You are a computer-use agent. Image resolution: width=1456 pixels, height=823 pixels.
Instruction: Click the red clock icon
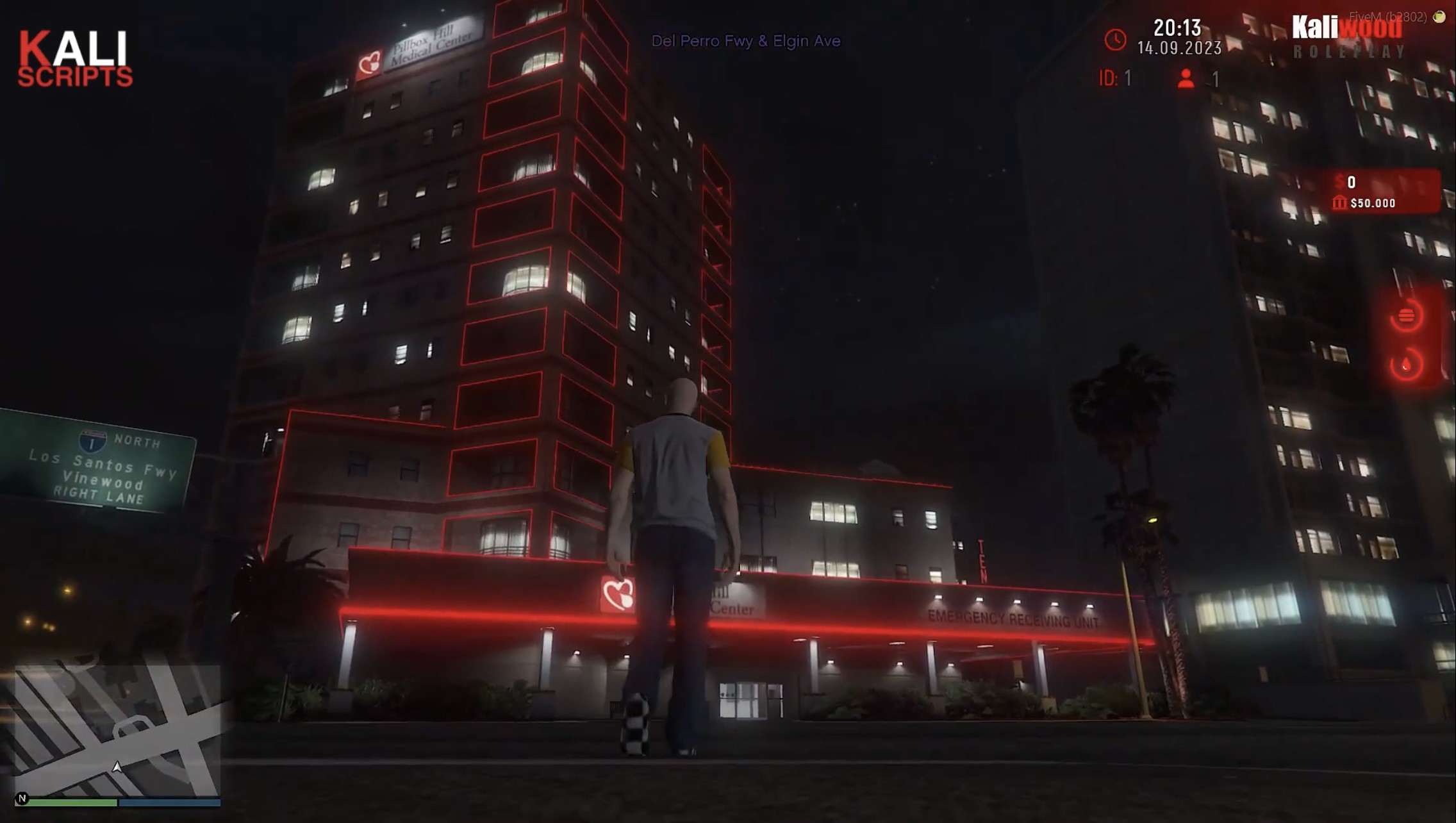[1115, 40]
